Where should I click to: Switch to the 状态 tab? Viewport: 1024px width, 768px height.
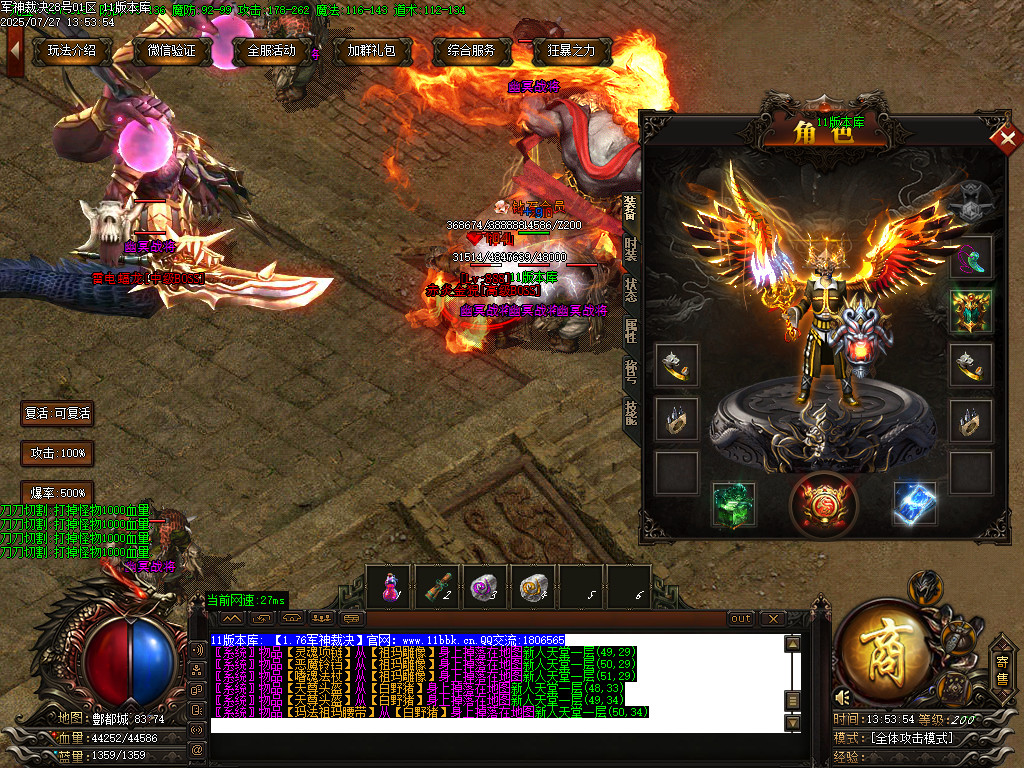point(631,291)
